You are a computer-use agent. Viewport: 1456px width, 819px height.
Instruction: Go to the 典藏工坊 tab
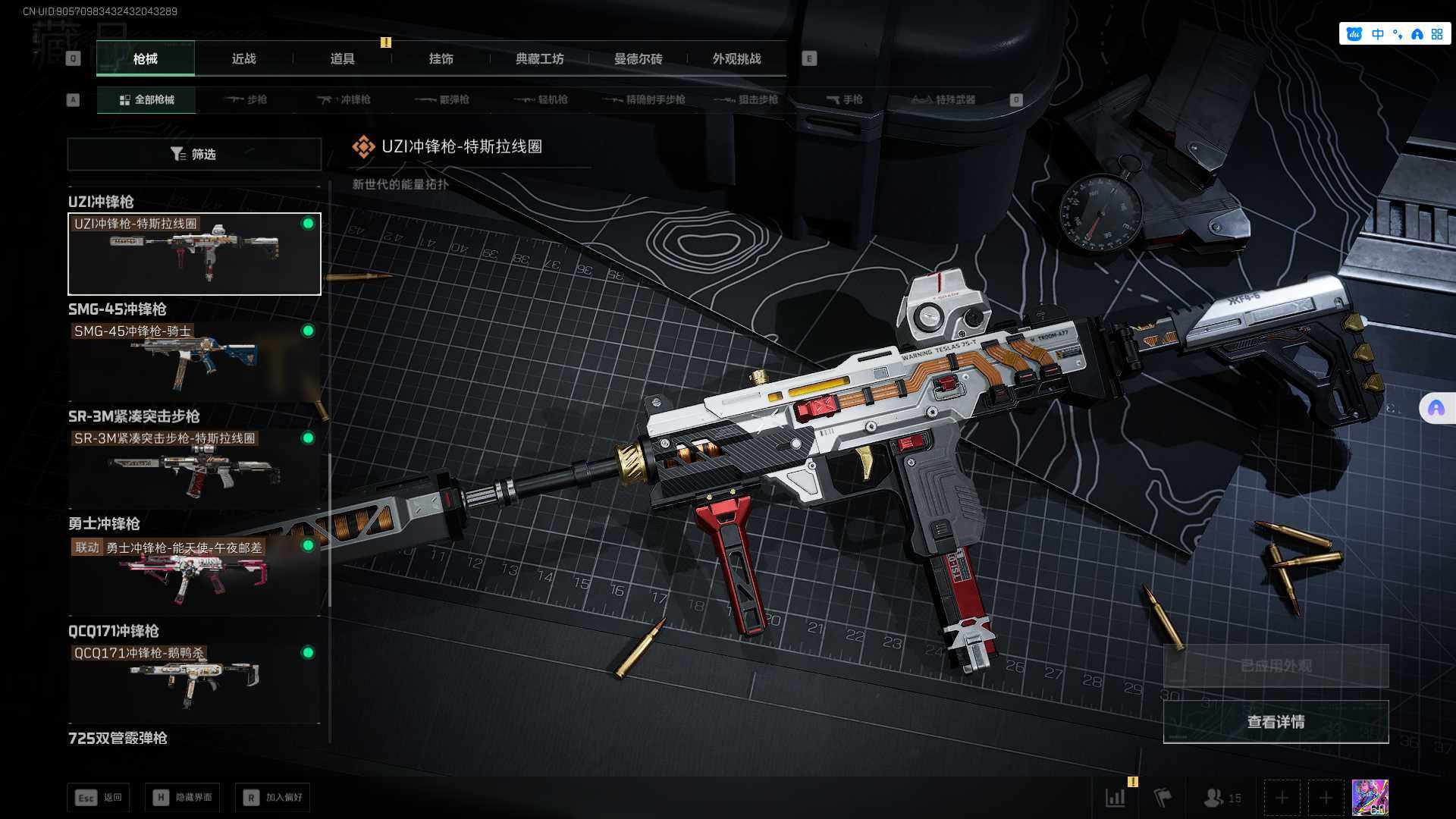(x=539, y=59)
